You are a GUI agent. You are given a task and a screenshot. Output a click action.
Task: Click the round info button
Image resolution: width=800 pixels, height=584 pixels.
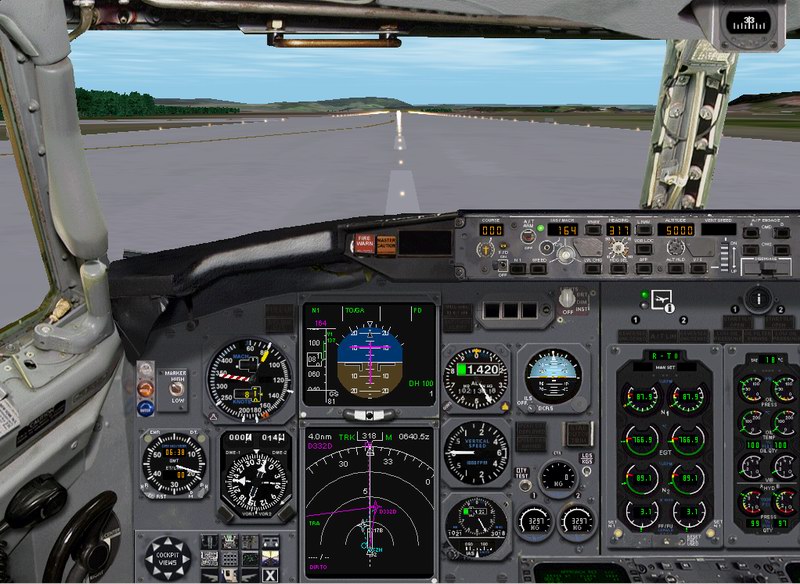759,297
